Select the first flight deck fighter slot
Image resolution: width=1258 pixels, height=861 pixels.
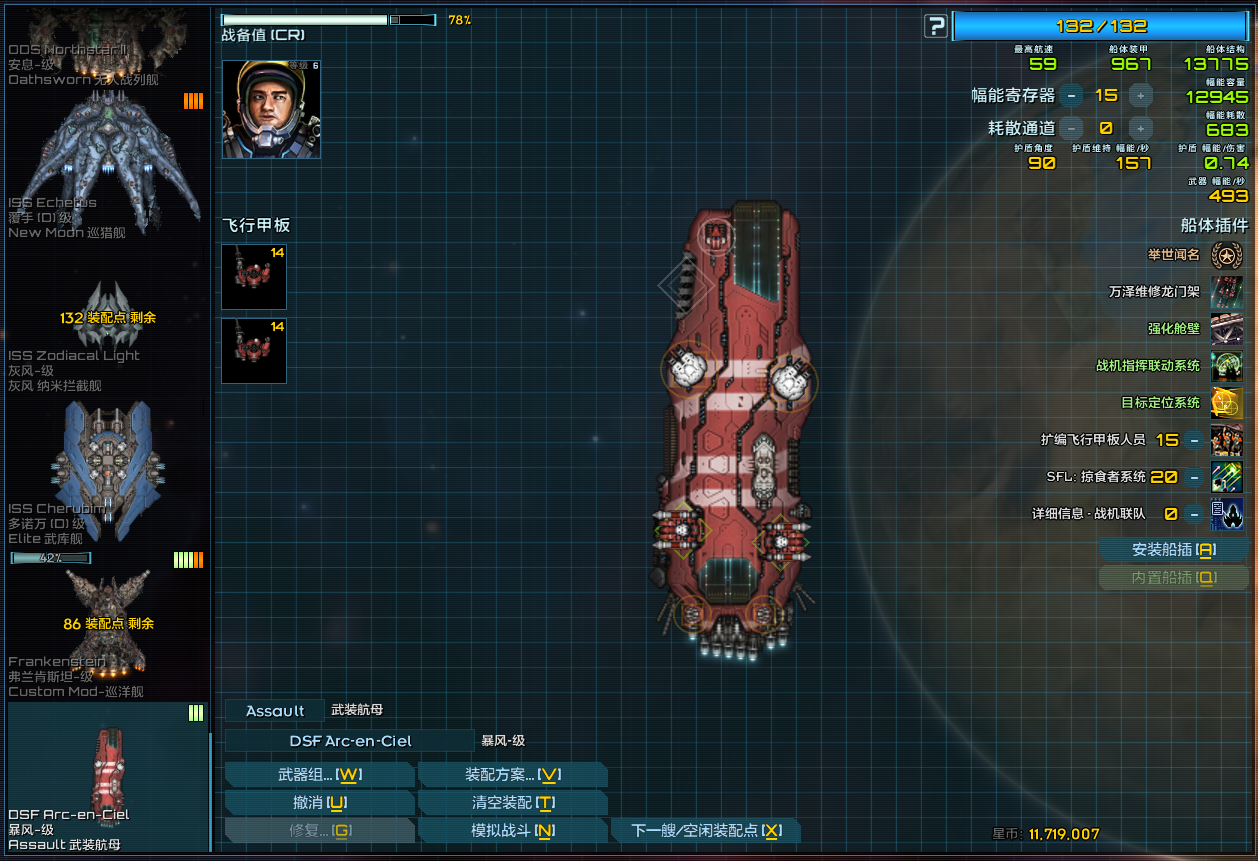point(254,277)
